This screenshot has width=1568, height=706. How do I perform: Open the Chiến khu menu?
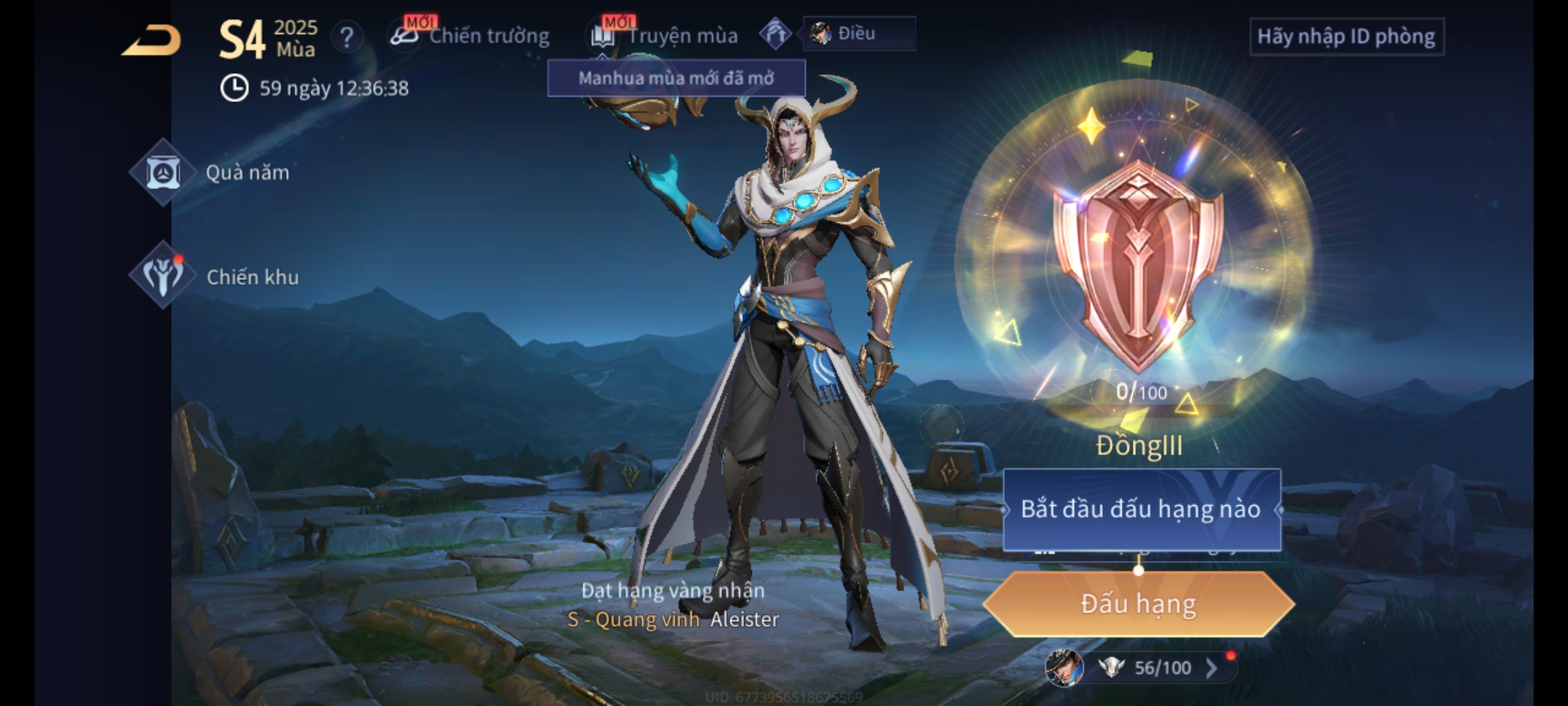[x=163, y=276]
